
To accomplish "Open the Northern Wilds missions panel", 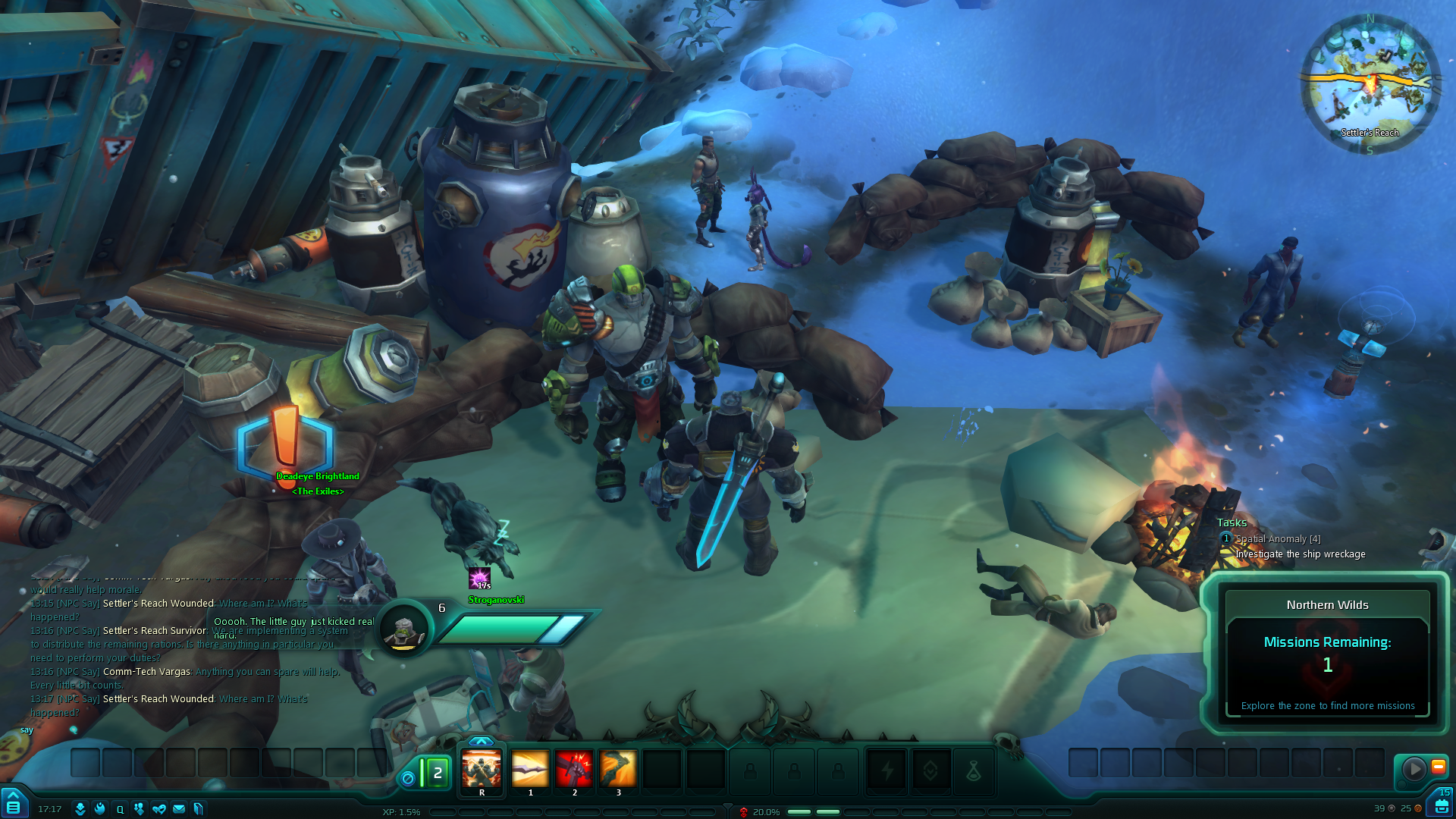I will [1327, 654].
